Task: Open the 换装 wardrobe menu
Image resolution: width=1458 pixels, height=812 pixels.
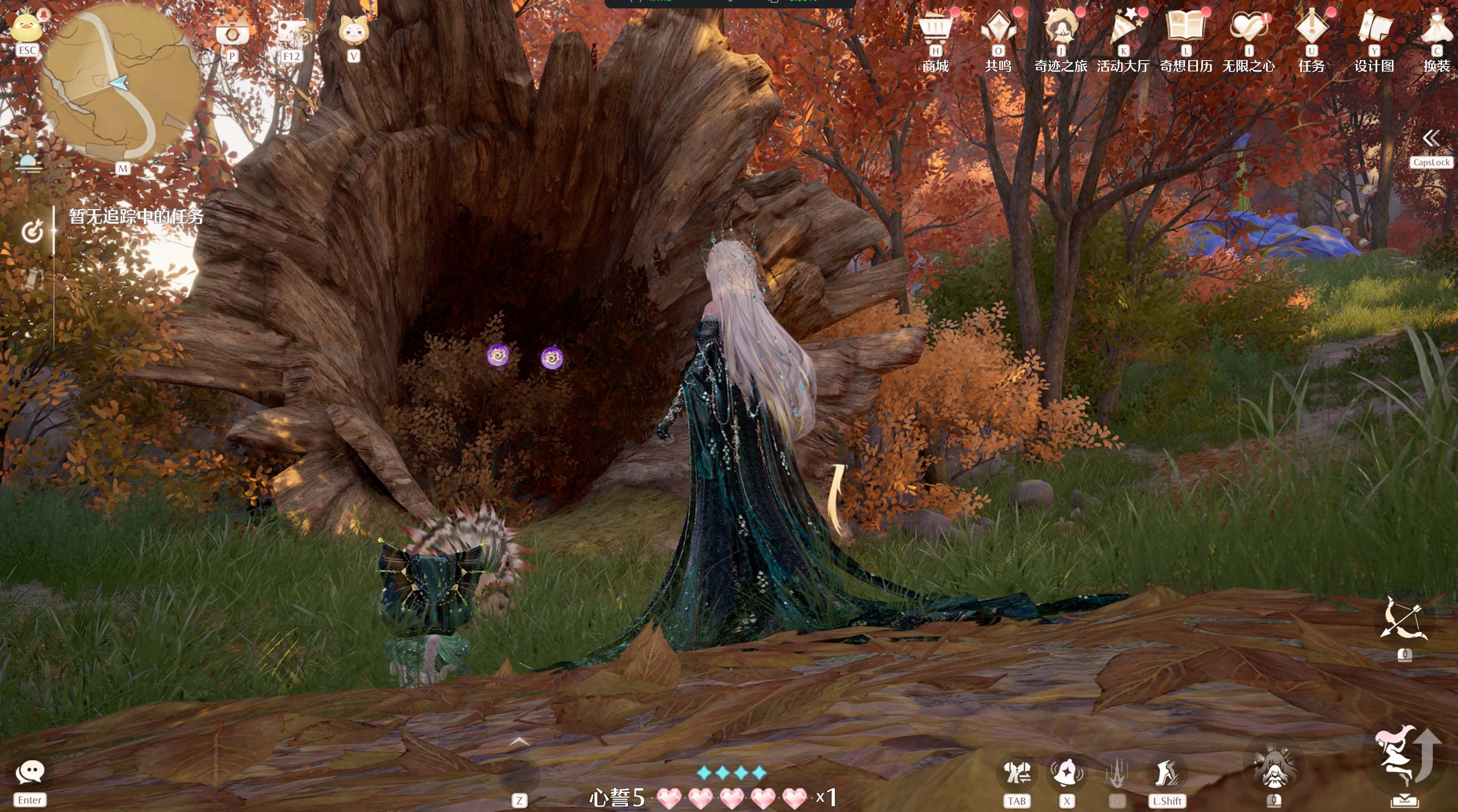Action: [1437, 28]
